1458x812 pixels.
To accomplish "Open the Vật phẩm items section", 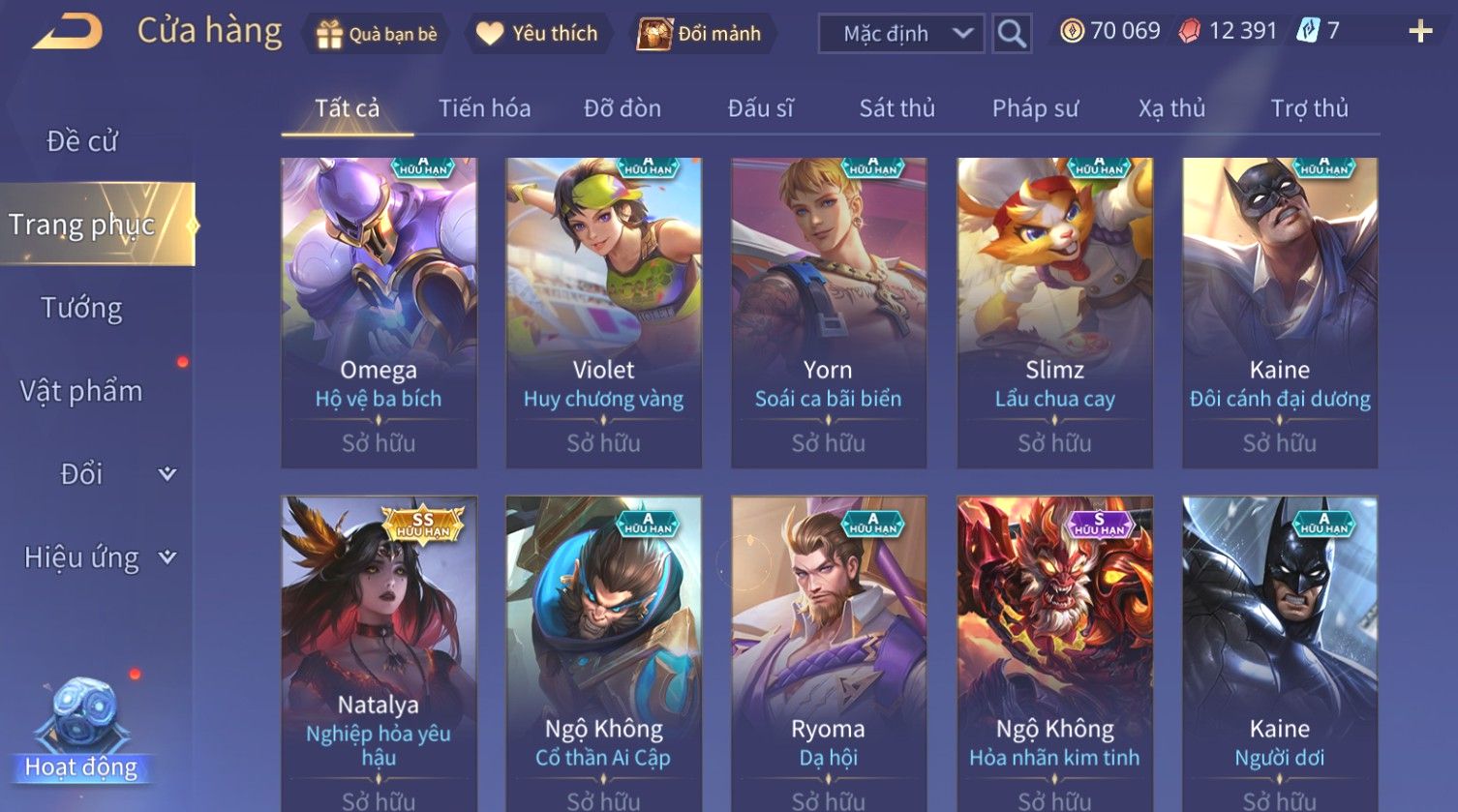I will (x=82, y=391).
